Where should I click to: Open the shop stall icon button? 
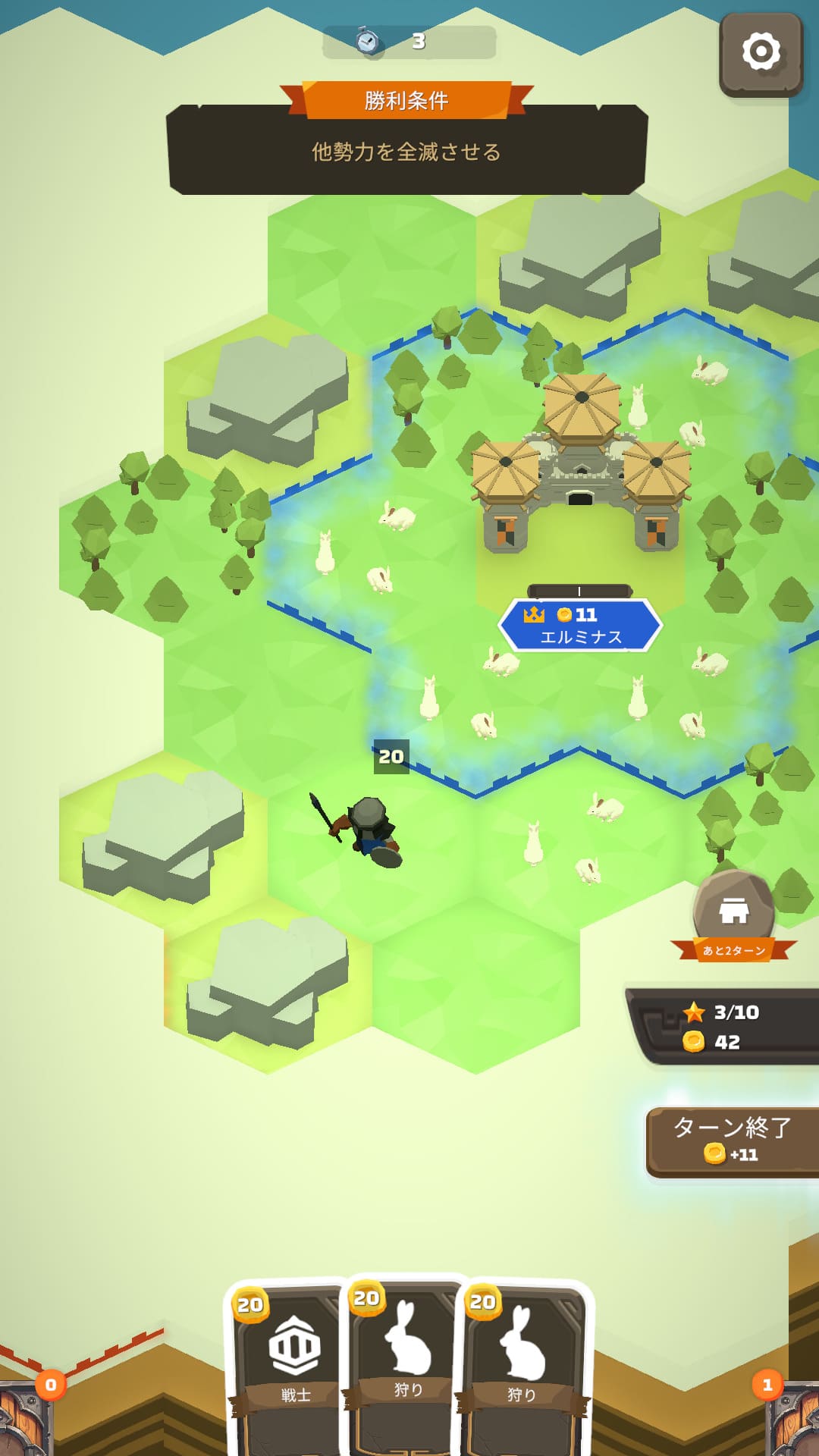733,912
